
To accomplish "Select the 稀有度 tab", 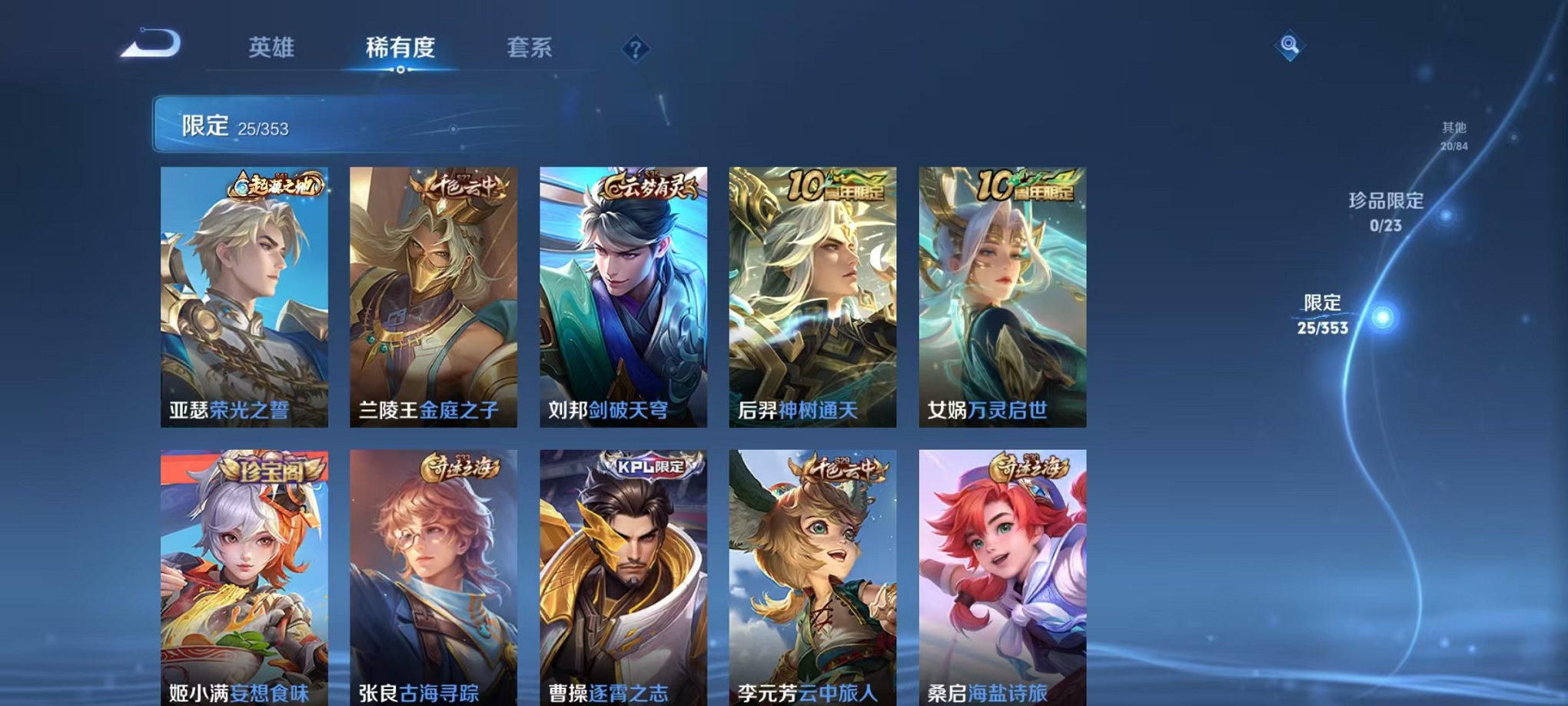I will click(x=400, y=46).
